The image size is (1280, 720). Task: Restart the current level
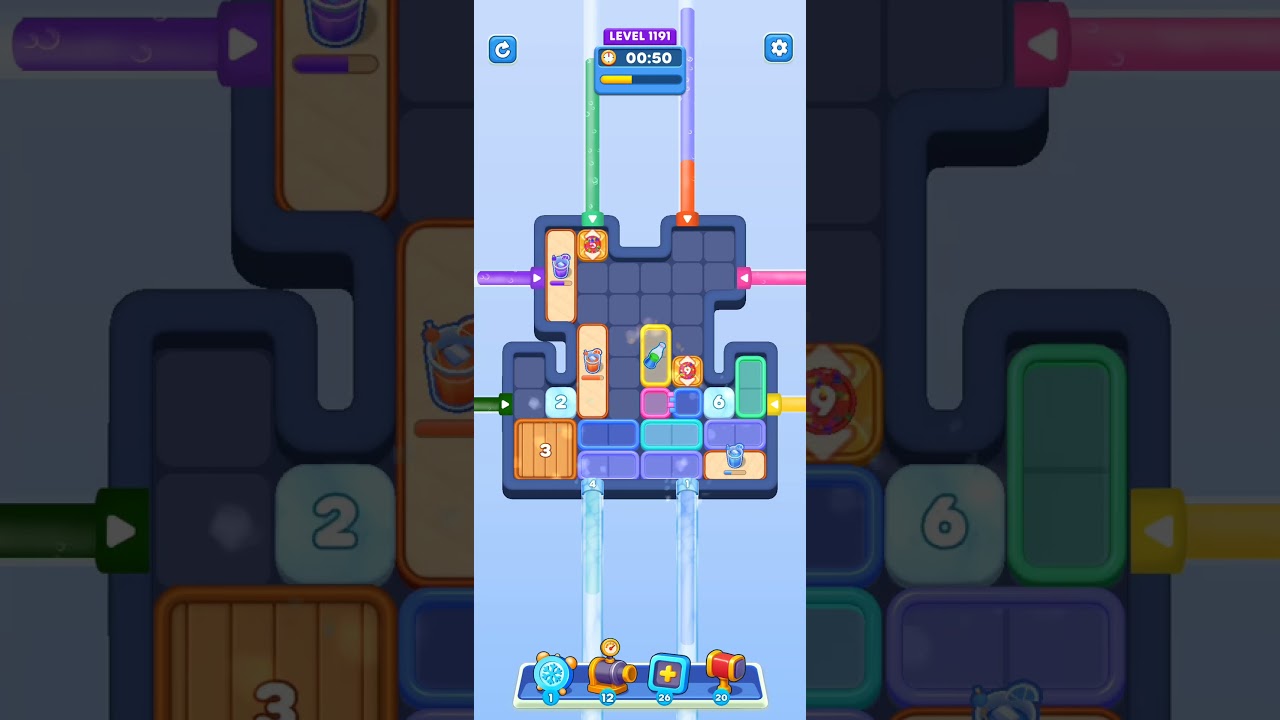click(503, 49)
